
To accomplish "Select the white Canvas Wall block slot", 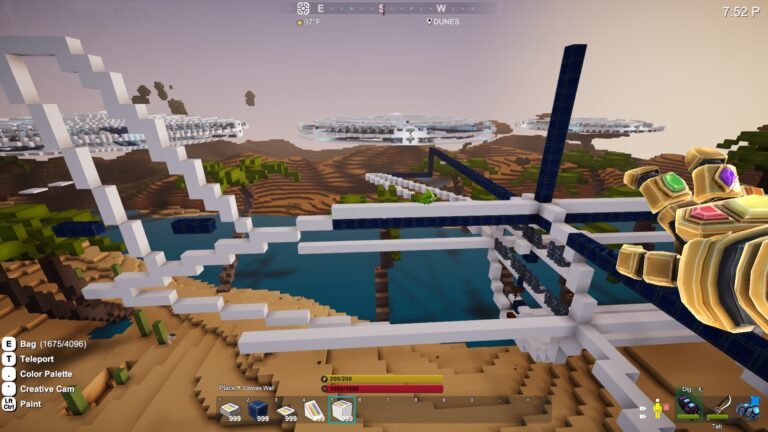I will tap(342, 409).
